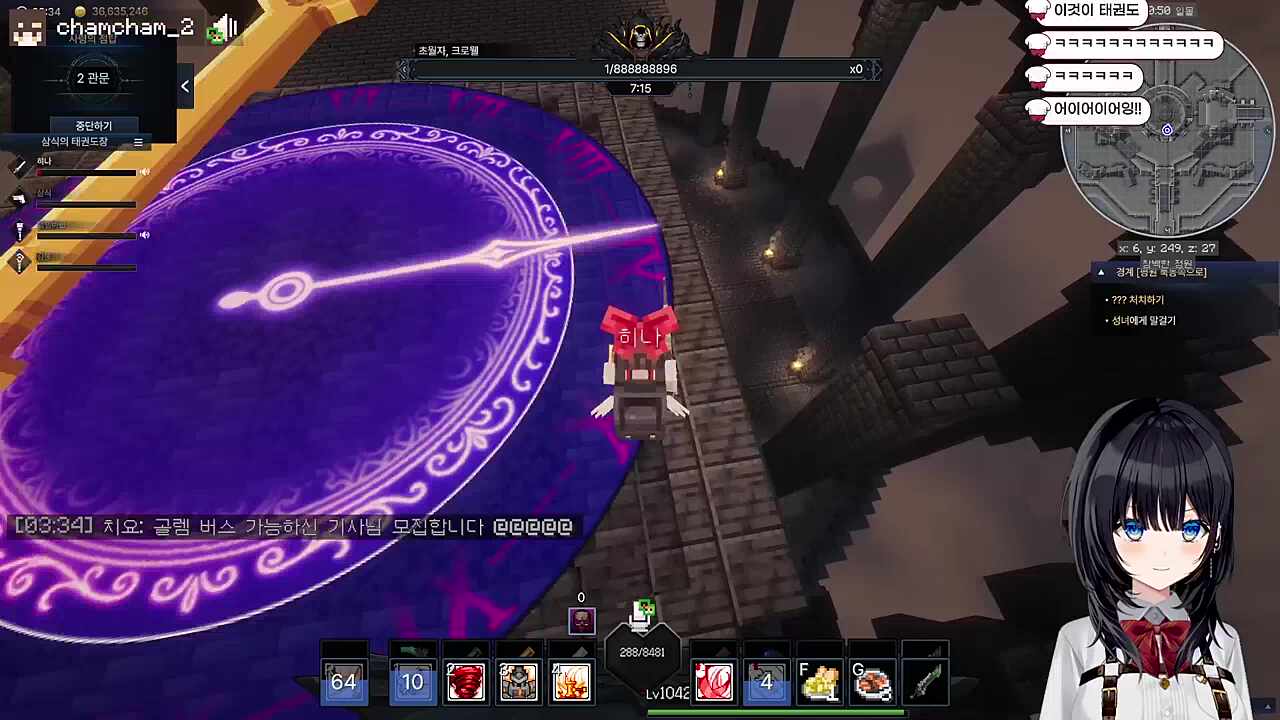Click the purple face buff icon
Screen dimensions: 1280x720
coord(581,621)
